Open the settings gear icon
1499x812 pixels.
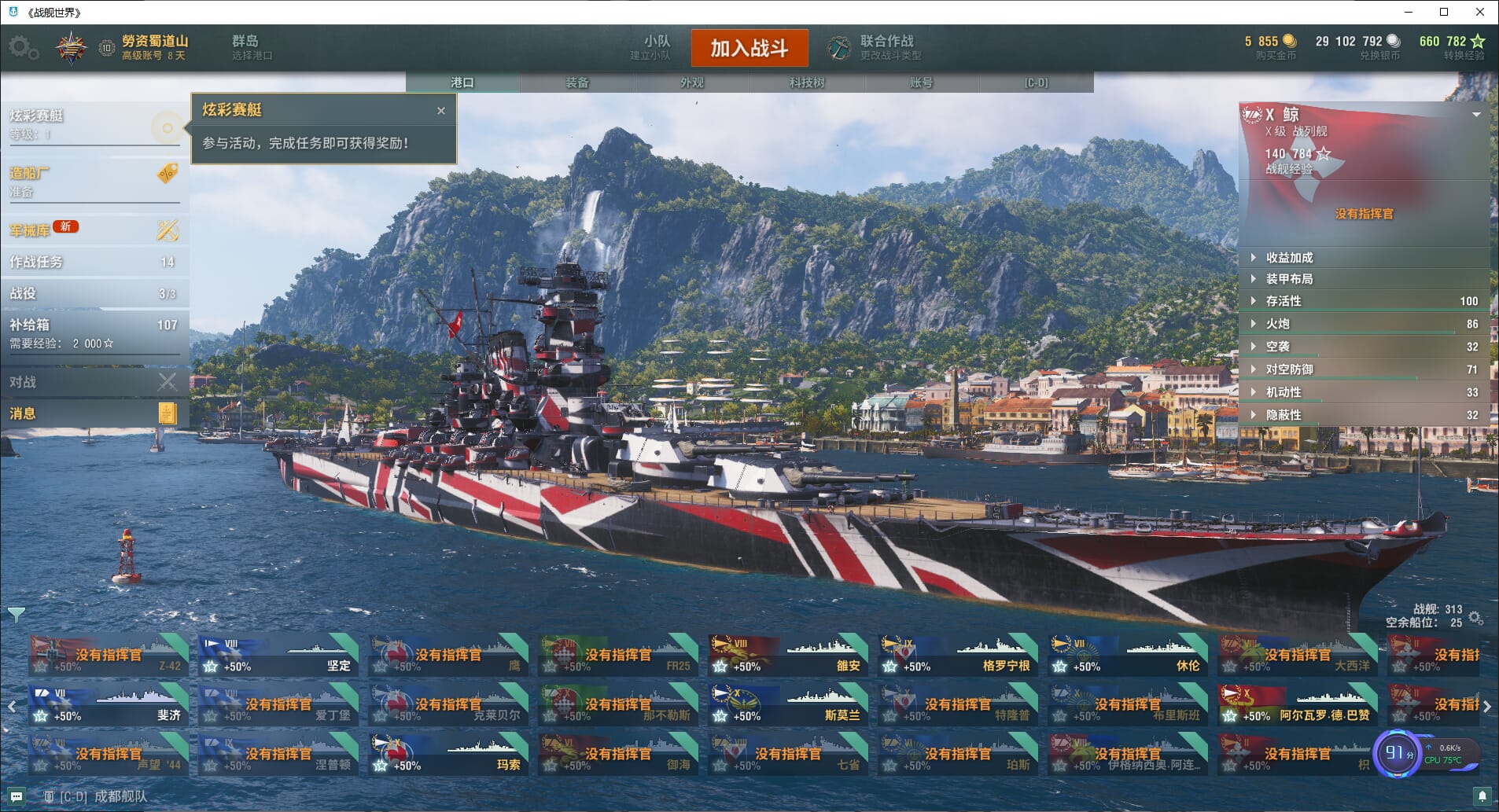point(22,47)
